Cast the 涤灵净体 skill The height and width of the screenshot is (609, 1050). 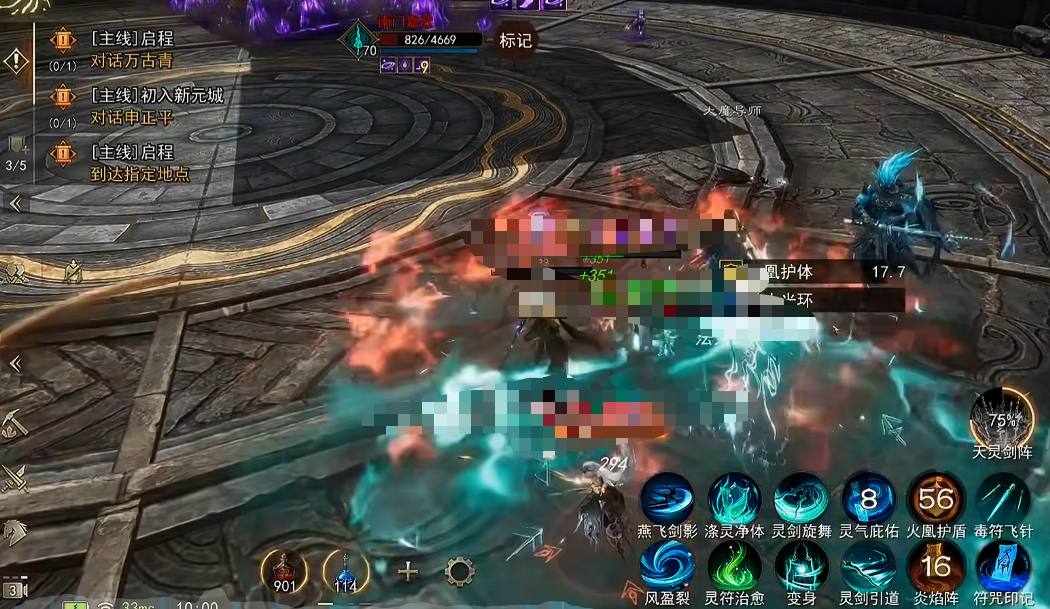(735, 498)
